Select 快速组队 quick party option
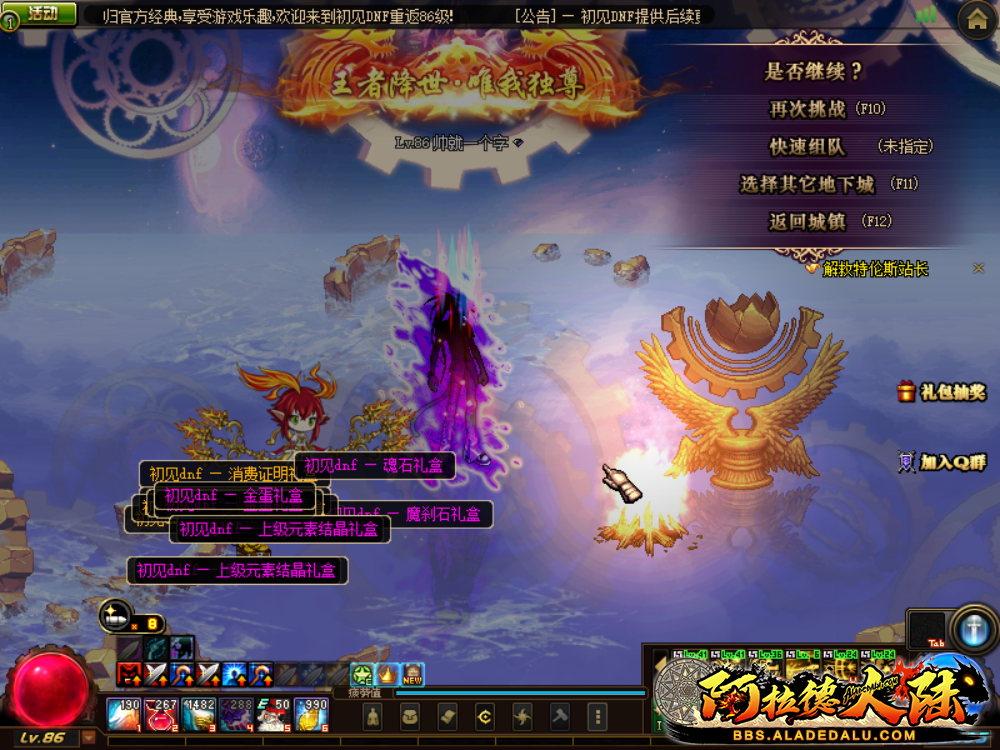The width and height of the screenshot is (1000, 750). click(808, 147)
